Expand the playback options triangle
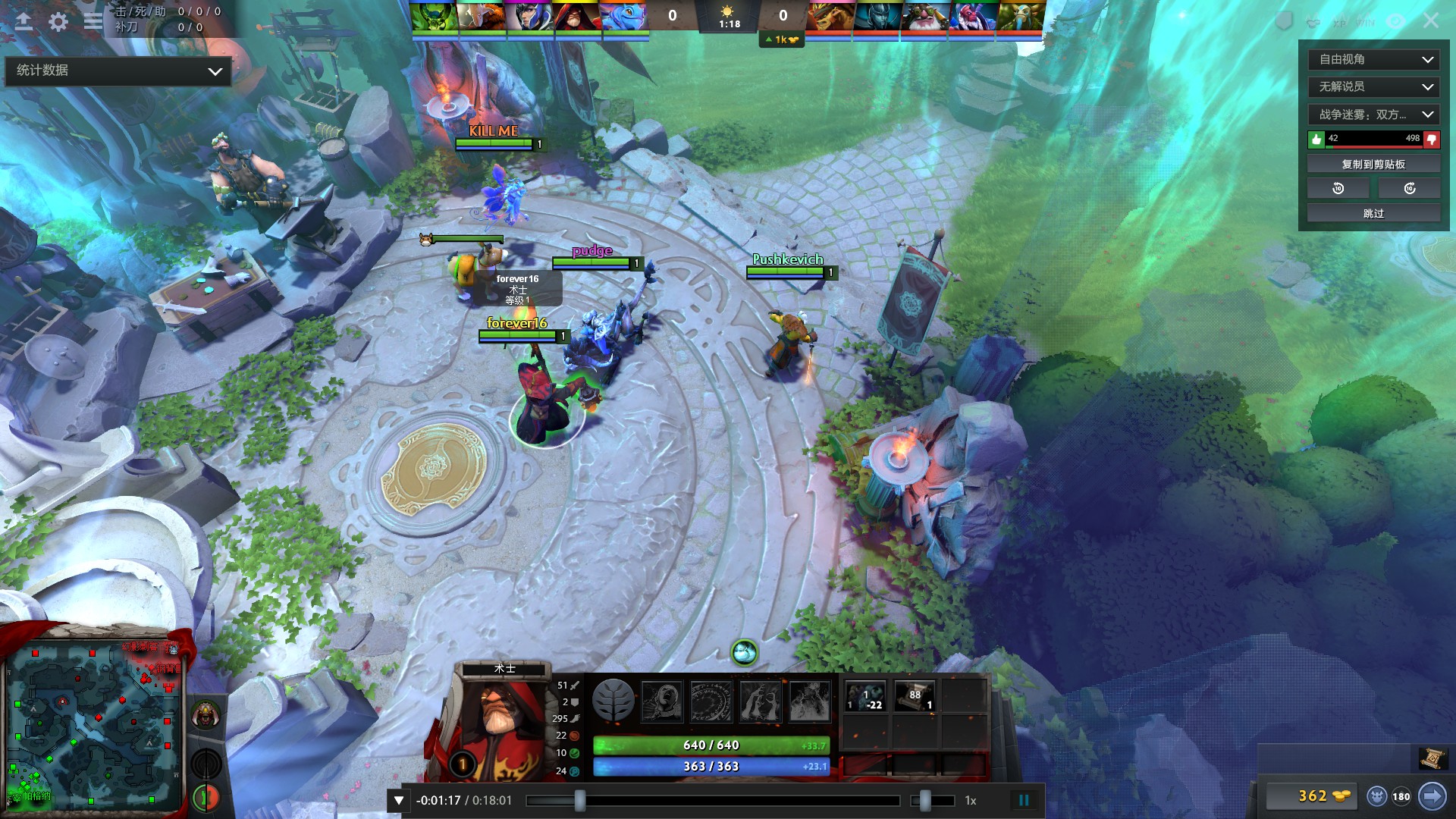This screenshot has width=1456, height=819. pyautogui.click(x=397, y=799)
